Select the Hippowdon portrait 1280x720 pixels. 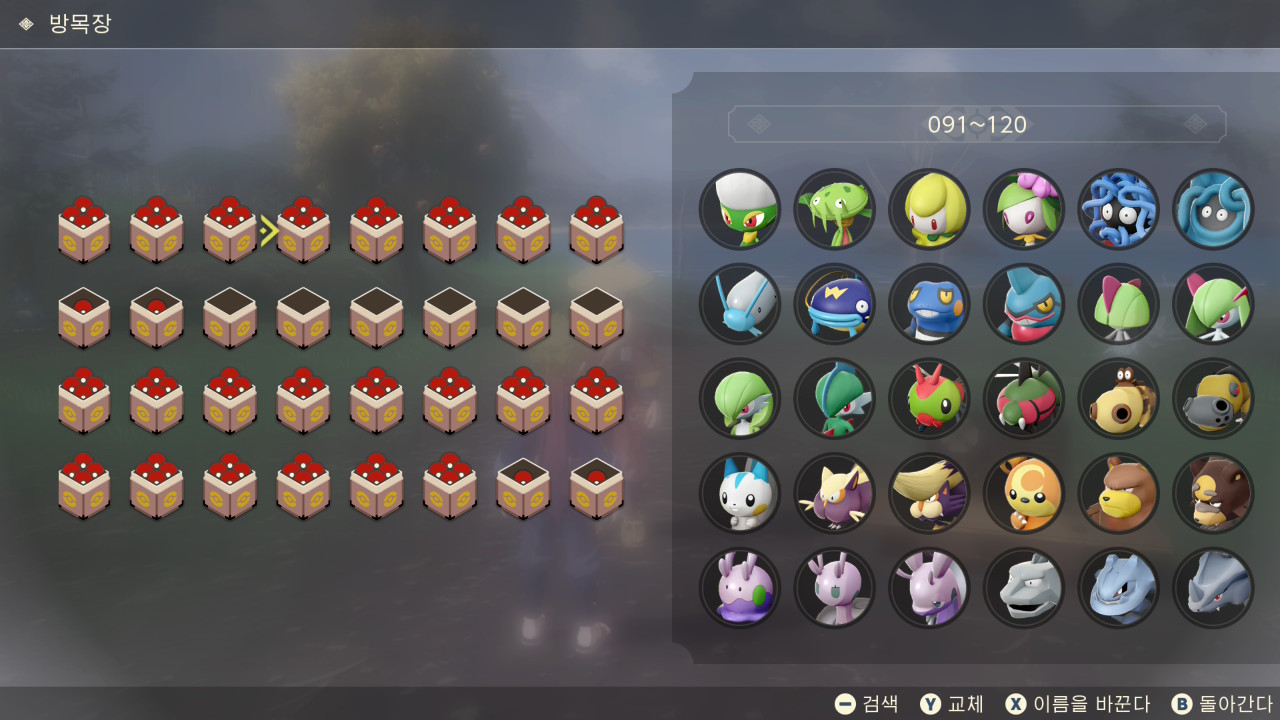1213,399
